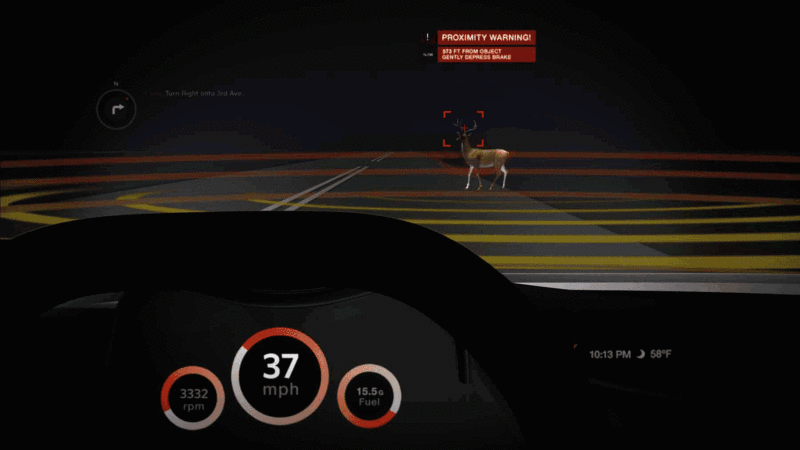Select the Proximity Warning alert banner
Image resolution: width=800 pixels, height=450 pixels.
point(487,37)
